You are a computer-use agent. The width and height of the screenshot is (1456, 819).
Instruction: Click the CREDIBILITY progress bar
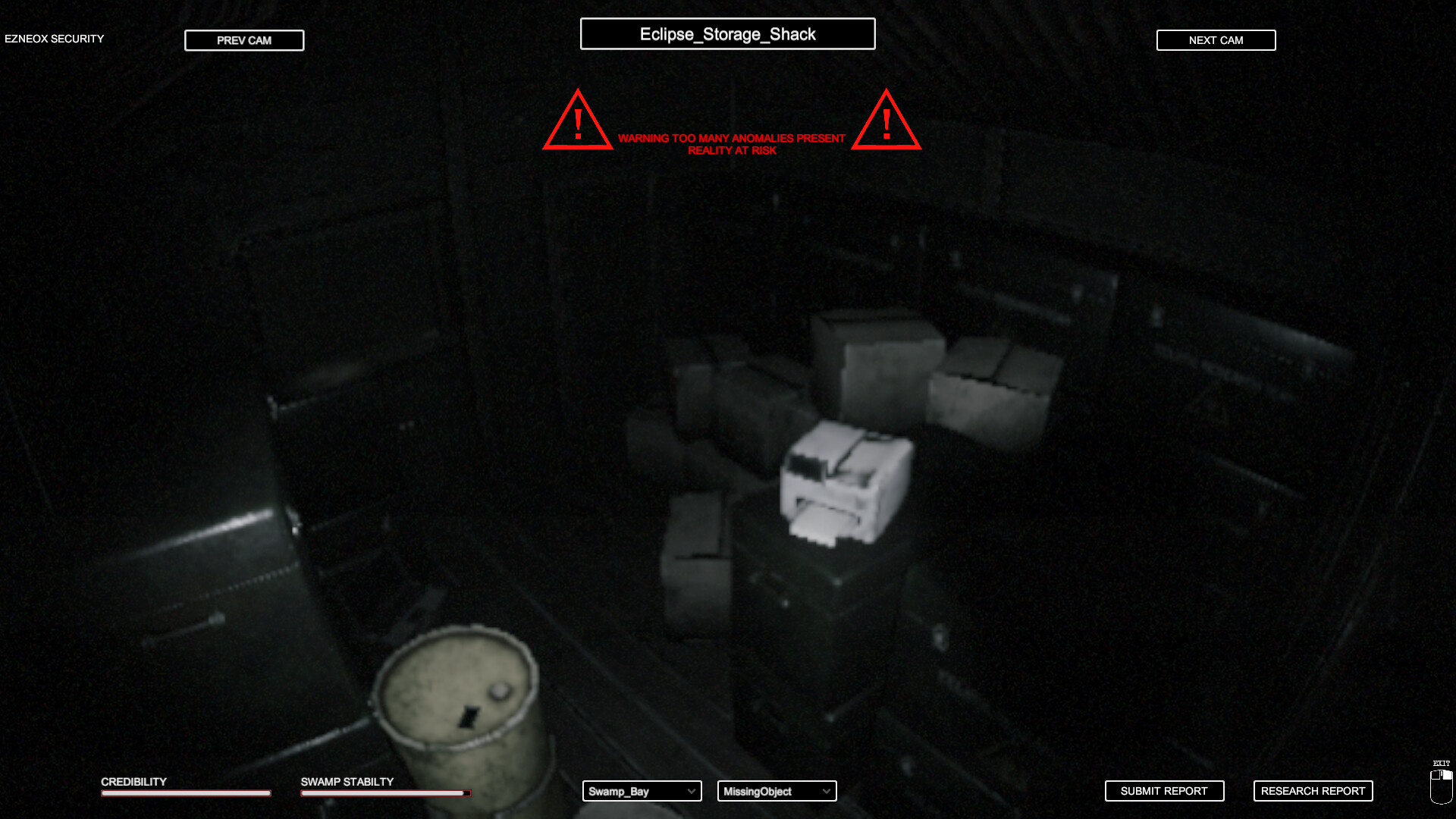tap(185, 793)
